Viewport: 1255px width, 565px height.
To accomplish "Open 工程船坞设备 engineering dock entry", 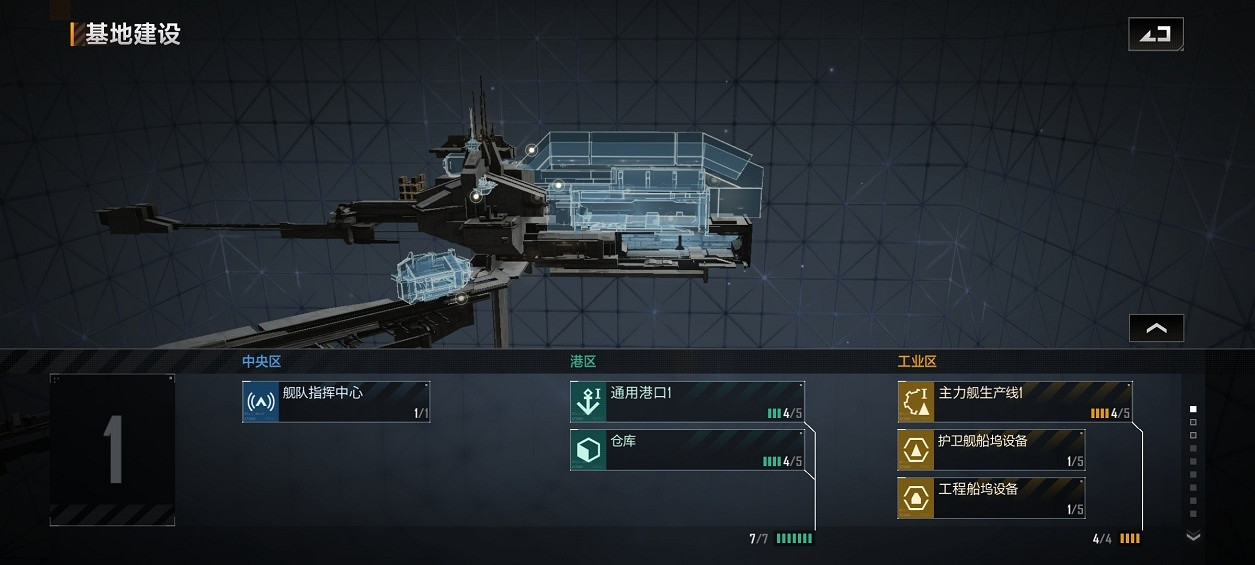I will [x=991, y=498].
